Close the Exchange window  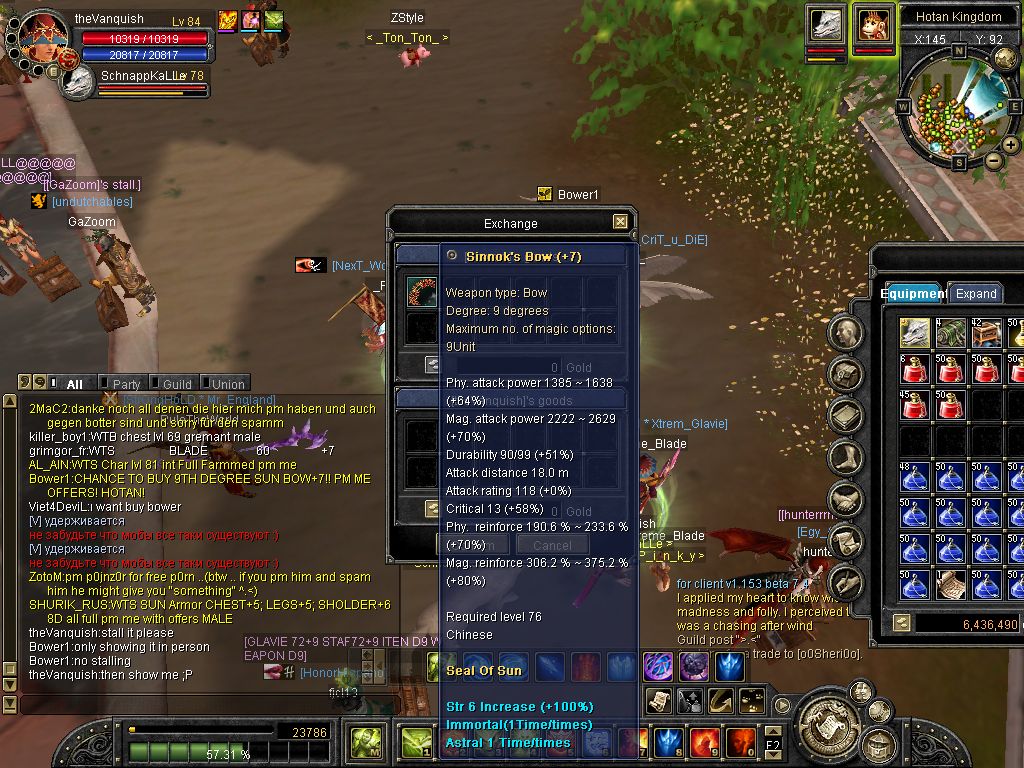[x=620, y=222]
